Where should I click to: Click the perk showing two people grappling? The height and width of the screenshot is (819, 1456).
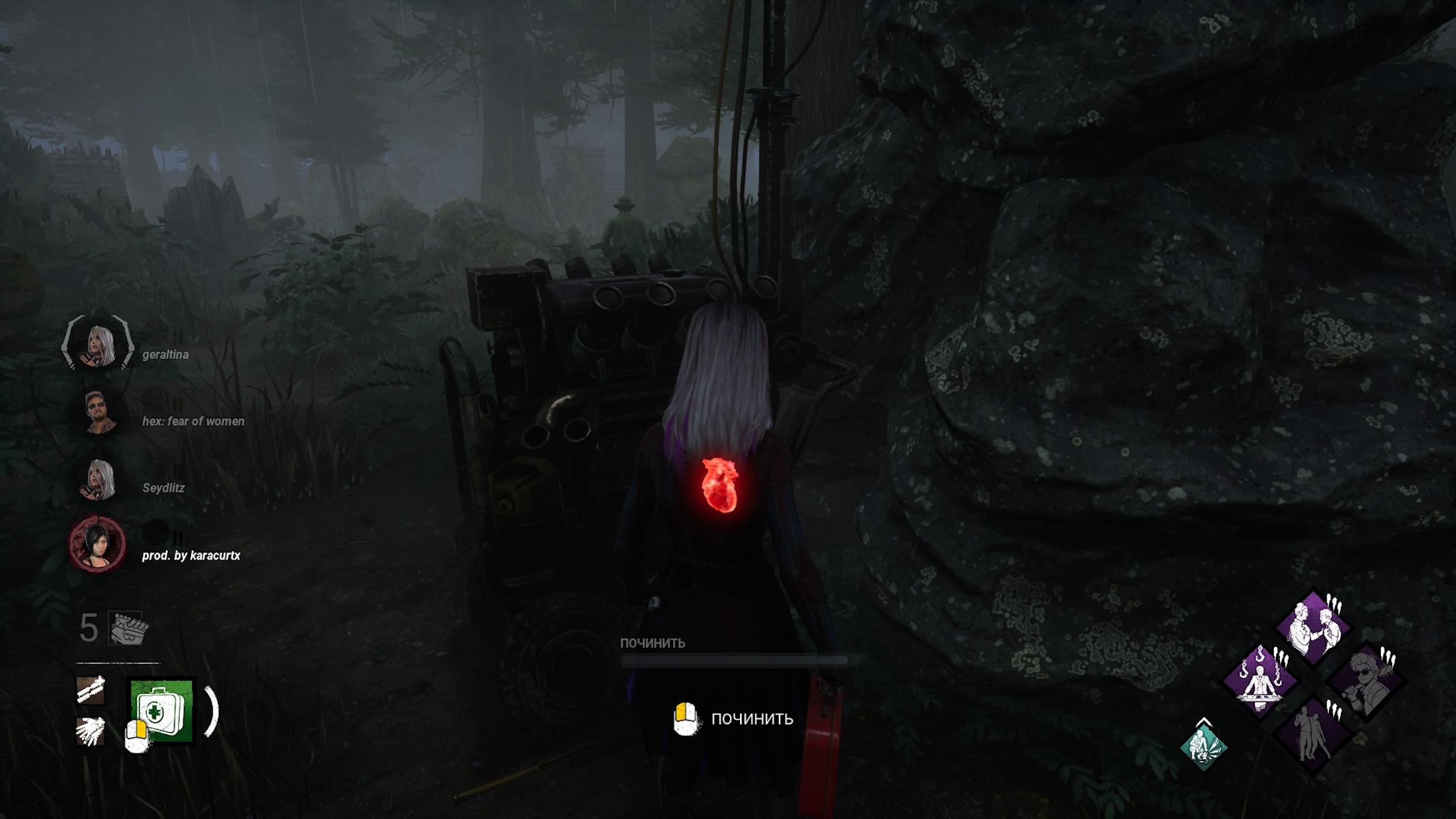[x=1313, y=628]
